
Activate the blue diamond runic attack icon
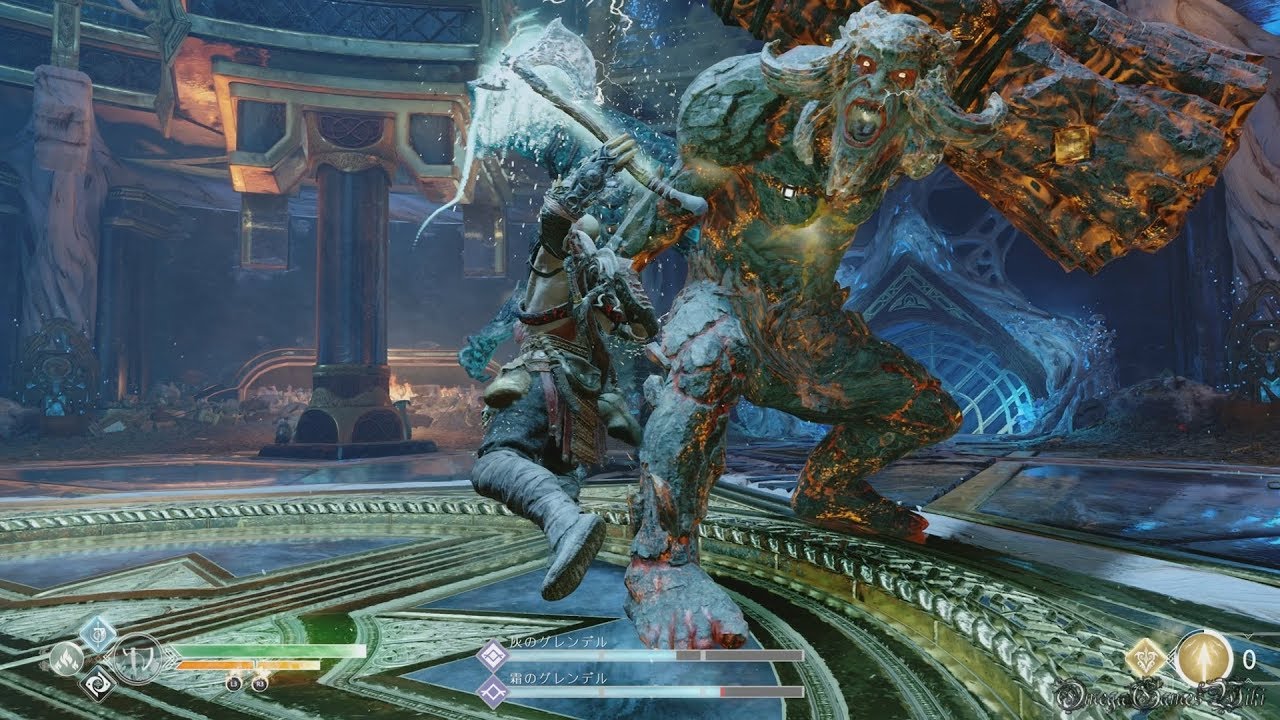98,631
